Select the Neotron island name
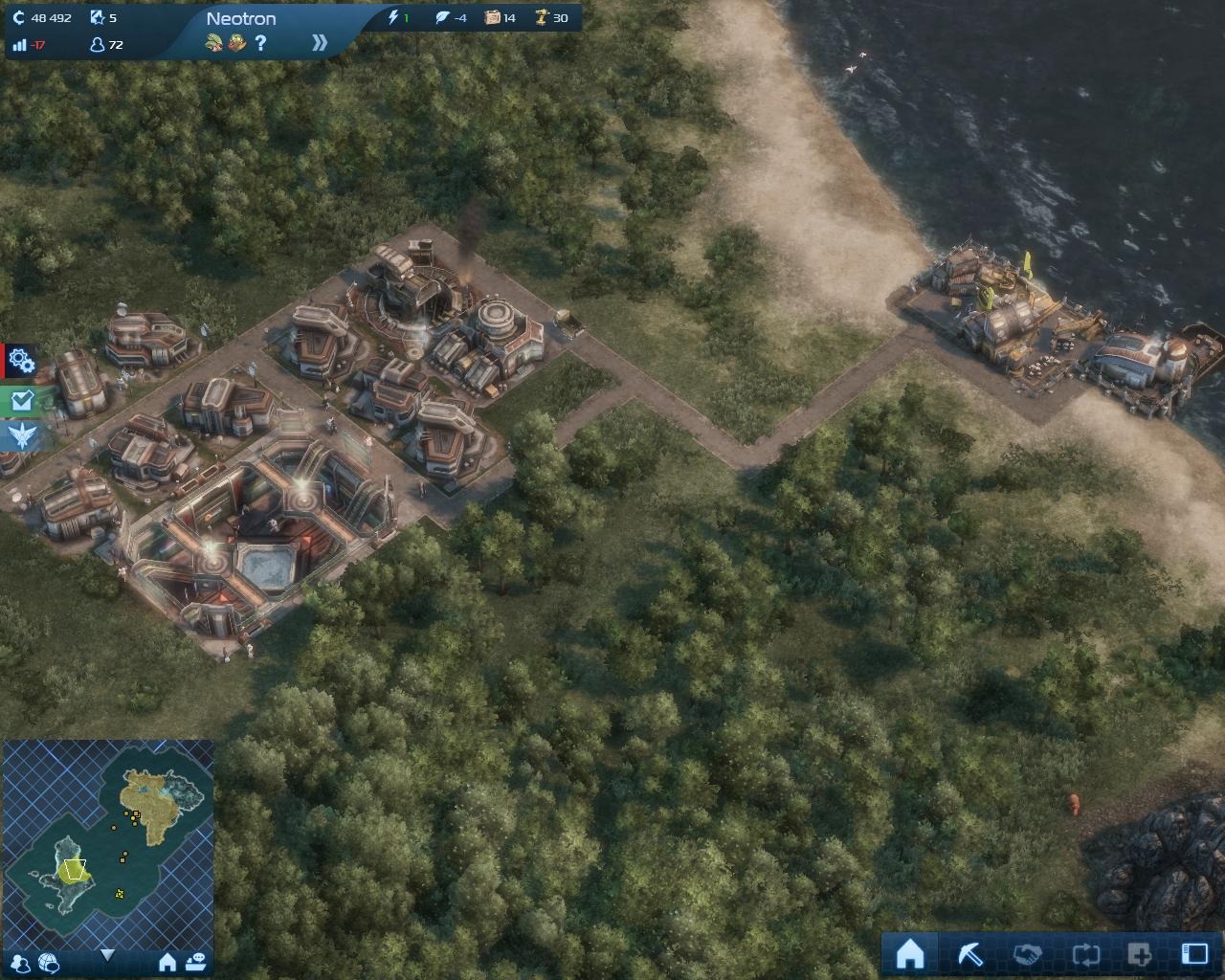 [241, 18]
